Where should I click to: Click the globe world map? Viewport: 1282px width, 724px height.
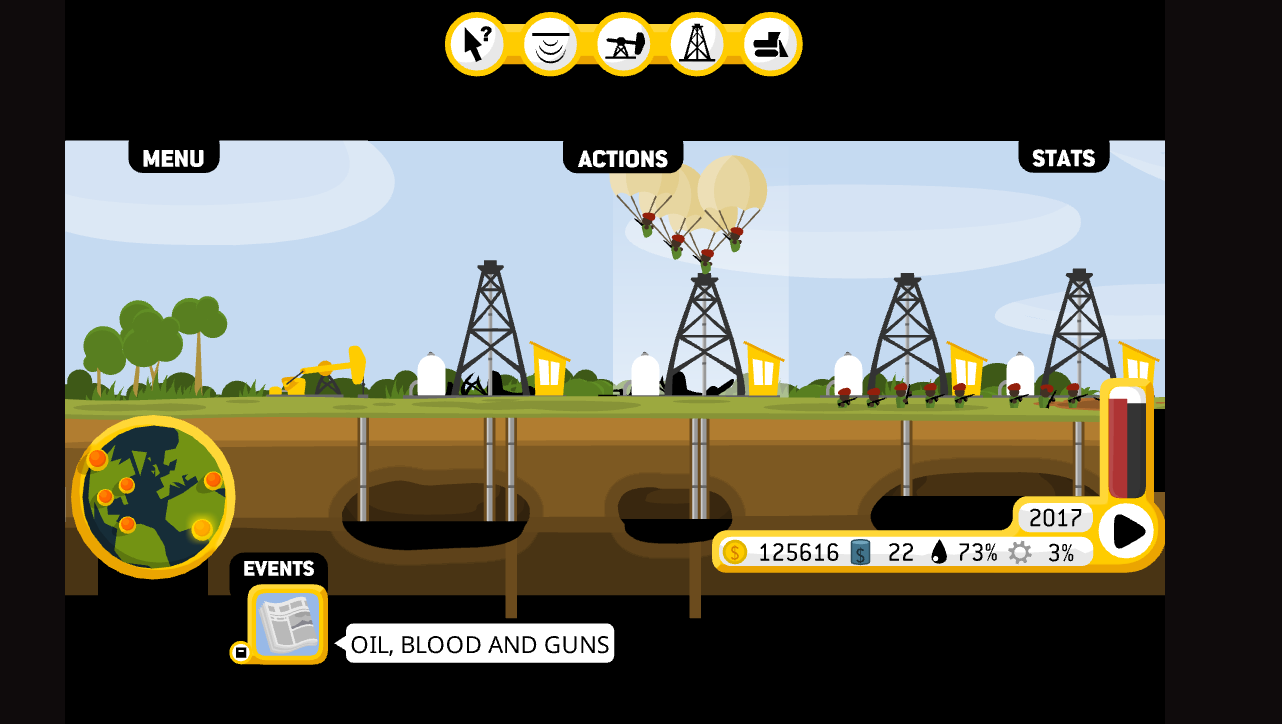click(x=153, y=497)
